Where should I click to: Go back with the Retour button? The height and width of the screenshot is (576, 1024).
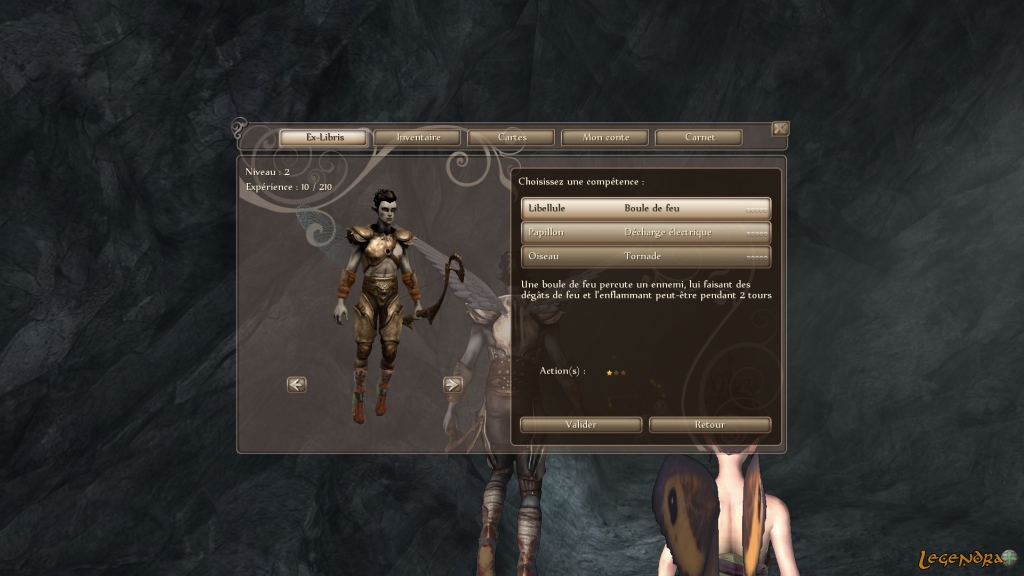[710, 425]
